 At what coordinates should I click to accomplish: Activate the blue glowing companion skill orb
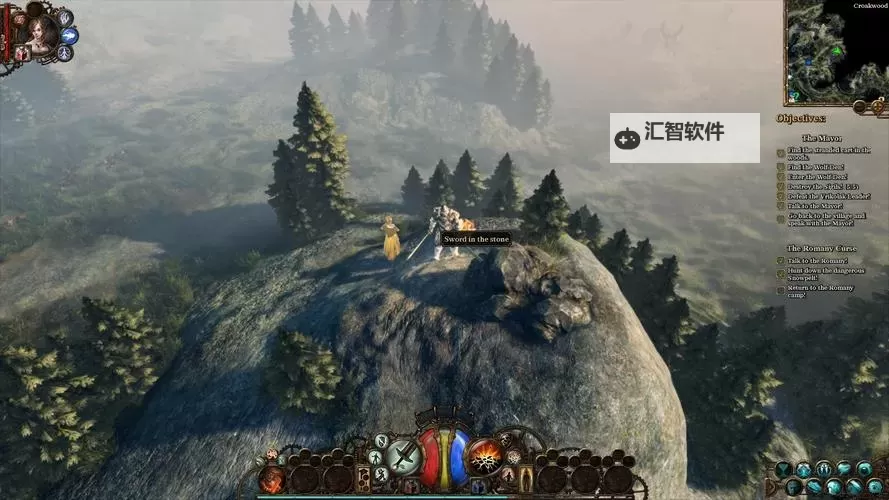(x=70, y=35)
